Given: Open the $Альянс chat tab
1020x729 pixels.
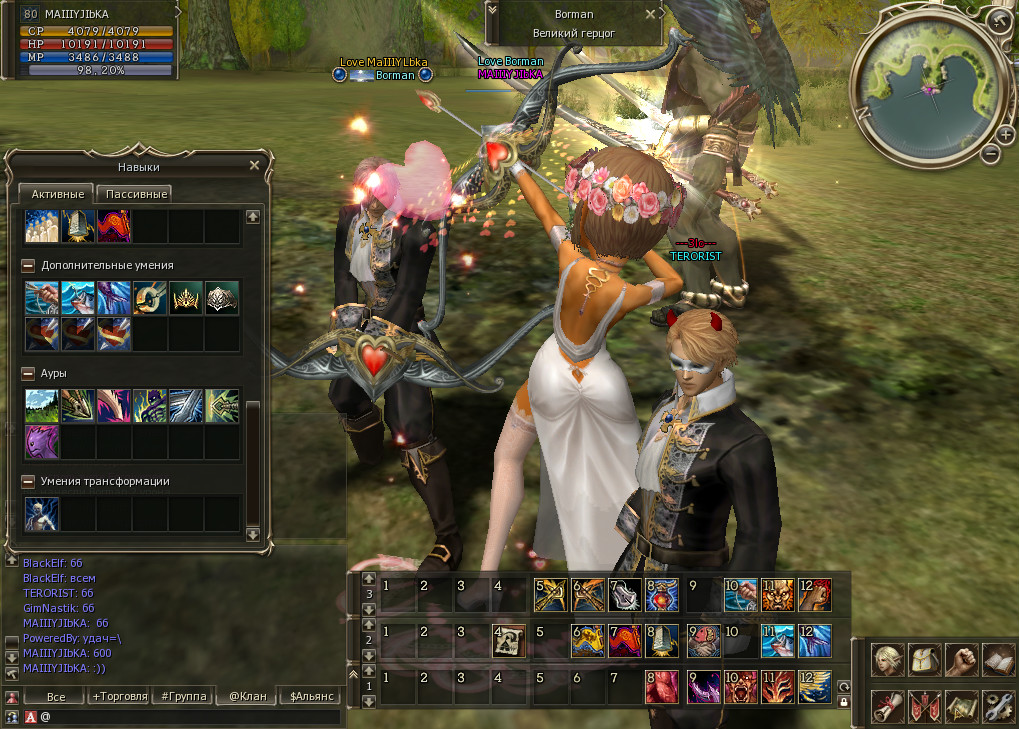Looking at the screenshot, I should (312, 696).
